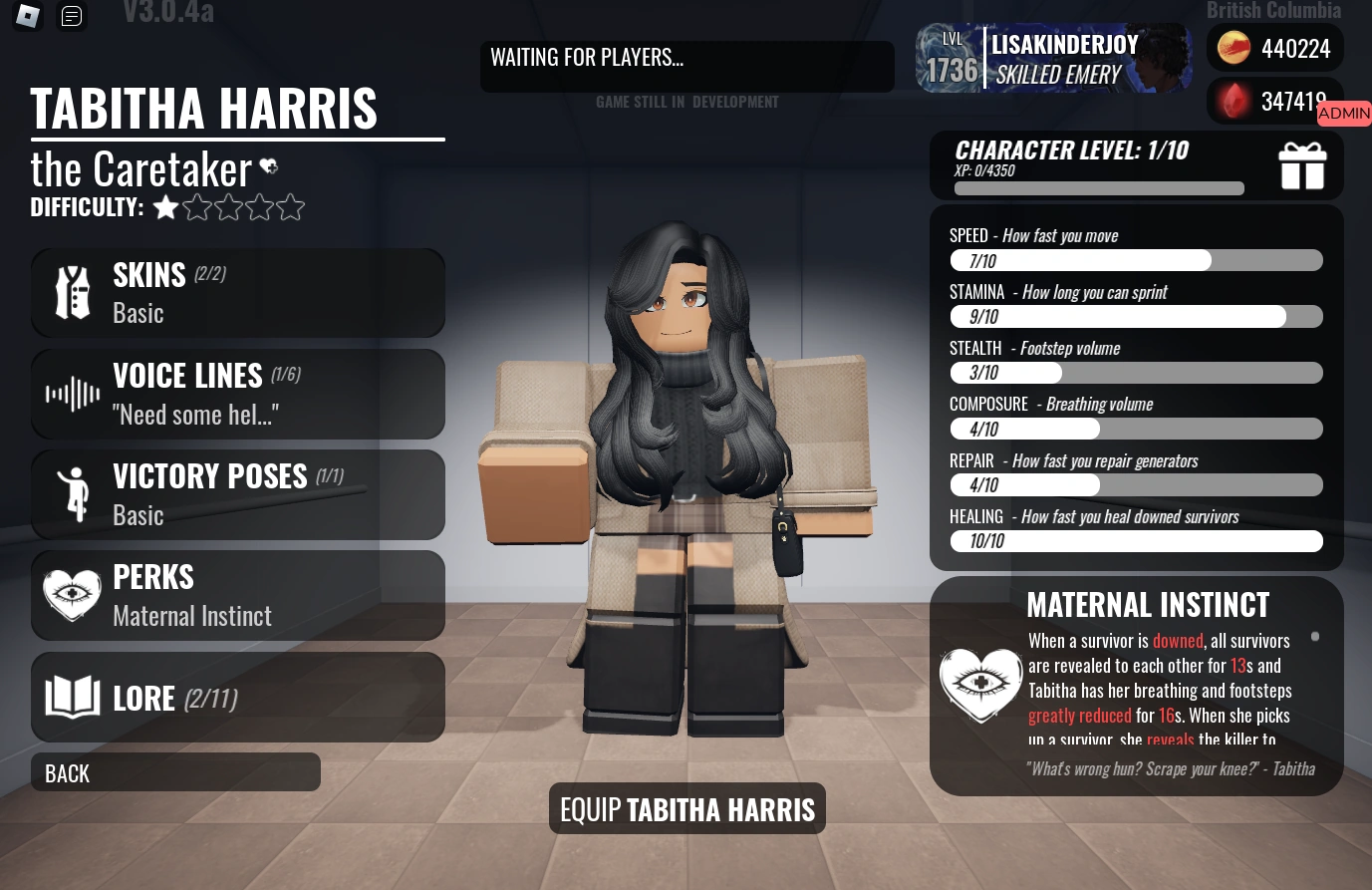1372x890 pixels.
Task: Open the Lore book icon
Action: 71,697
